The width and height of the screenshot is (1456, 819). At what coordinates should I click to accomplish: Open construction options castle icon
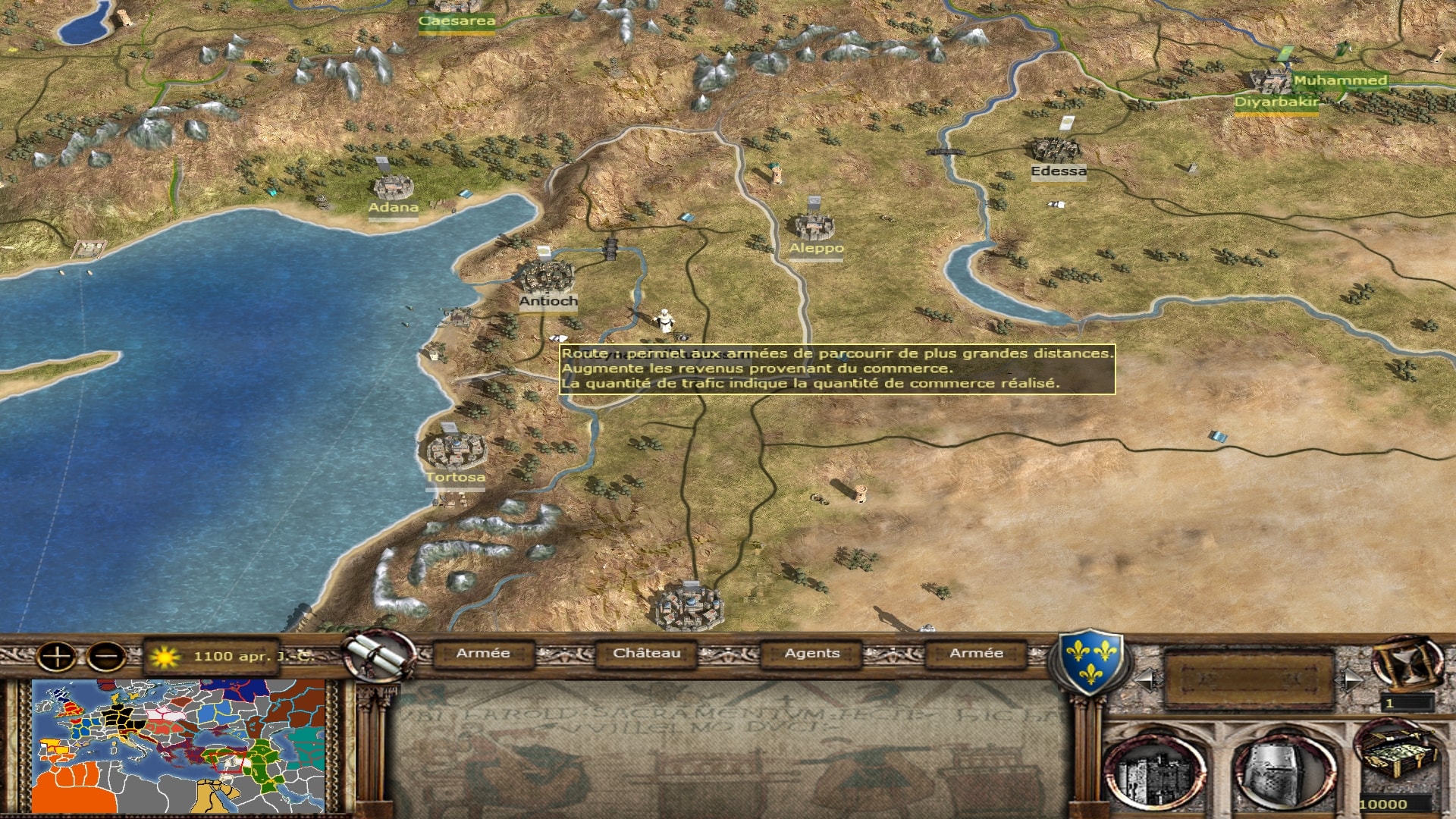(1156, 771)
